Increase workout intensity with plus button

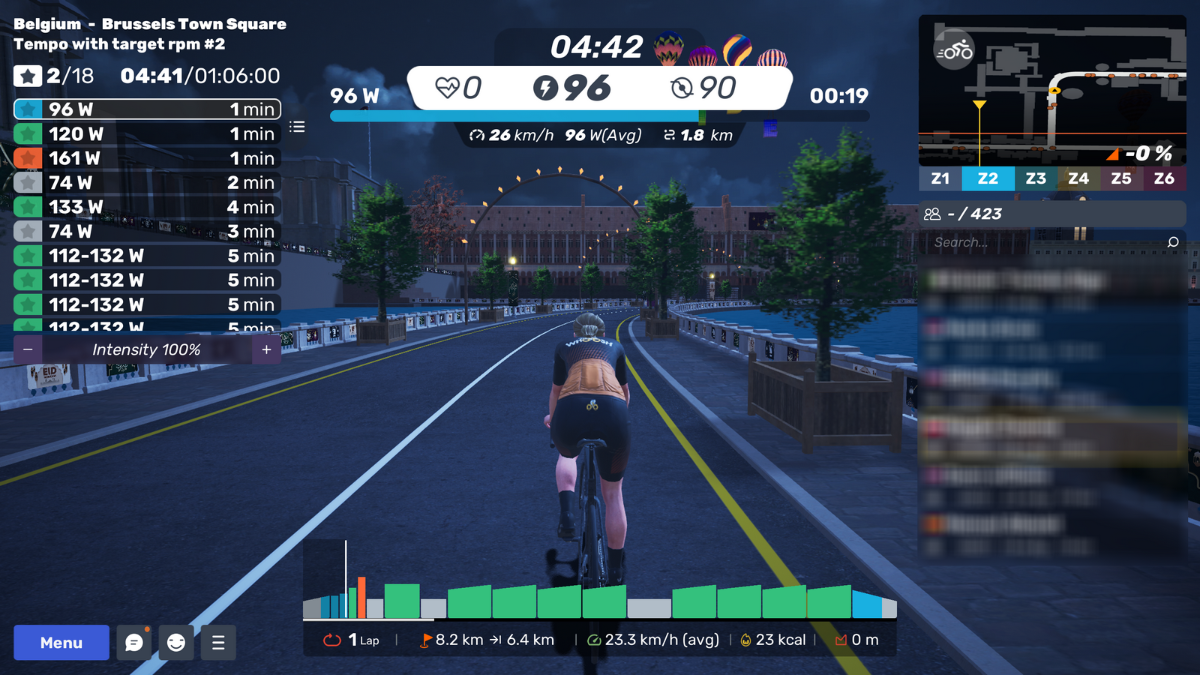pyautogui.click(x=266, y=349)
